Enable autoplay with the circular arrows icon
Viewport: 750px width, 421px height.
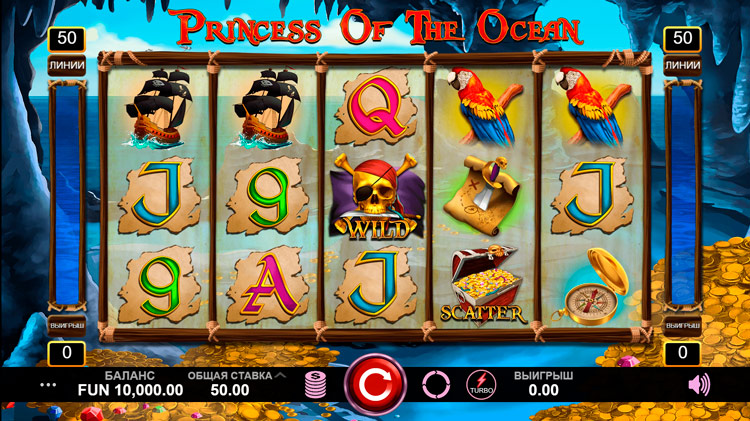point(436,384)
